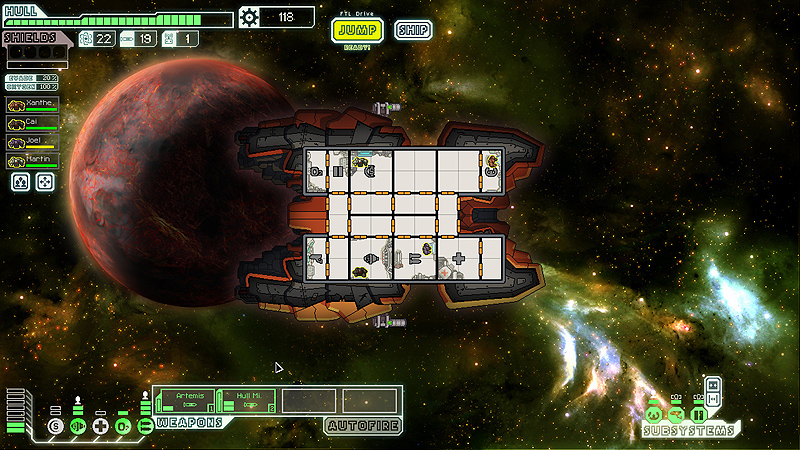
Task: Toggle the Autofire button
Action: click(x=363, y=426)
